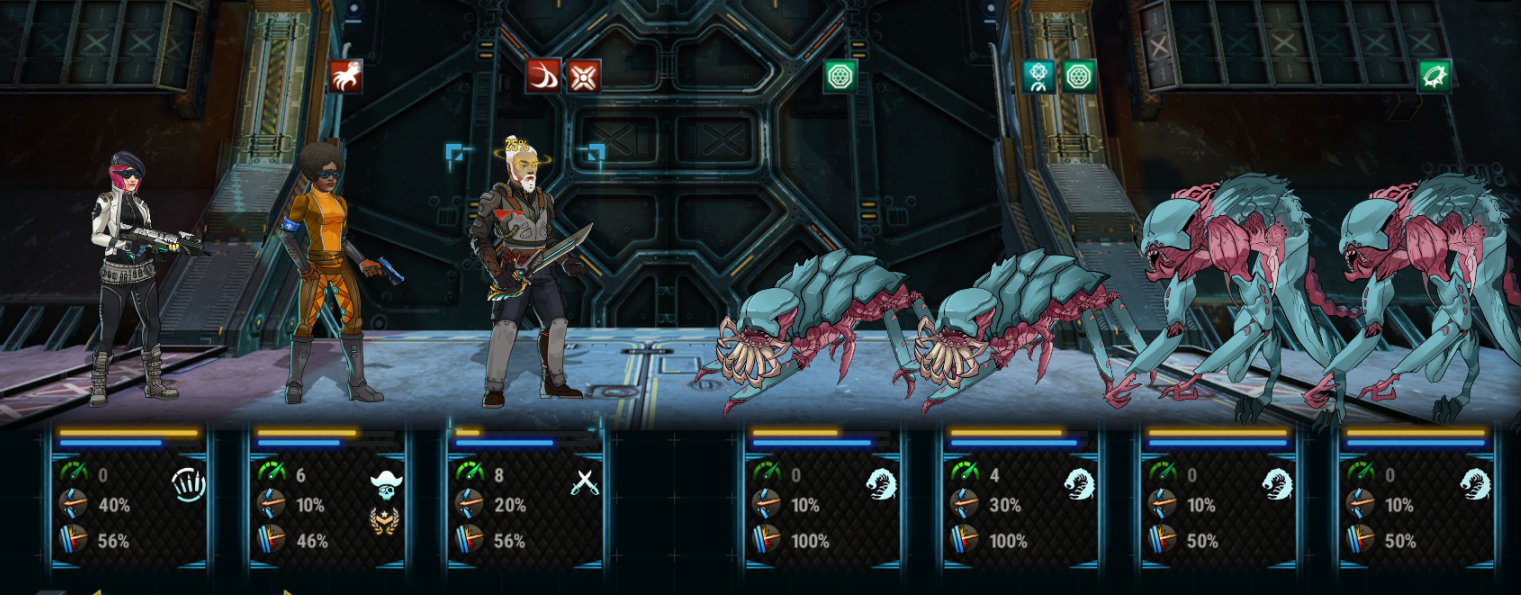The image size is (1521, 595).
Task: Inspect the teal flower-and-figure status icon
Action: pos(1039,77)
